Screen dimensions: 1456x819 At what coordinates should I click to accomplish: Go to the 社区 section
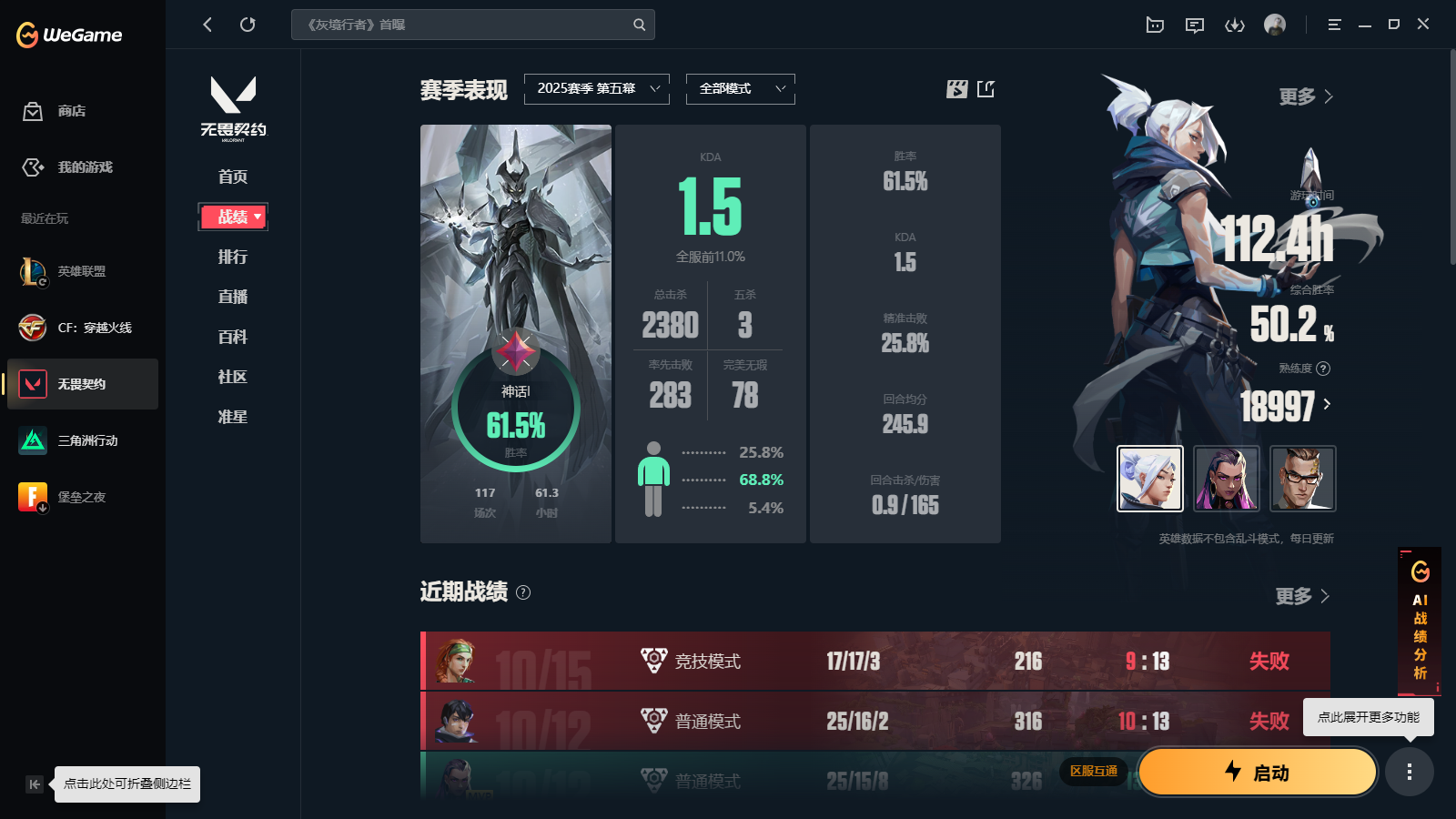tap(232, 377)
